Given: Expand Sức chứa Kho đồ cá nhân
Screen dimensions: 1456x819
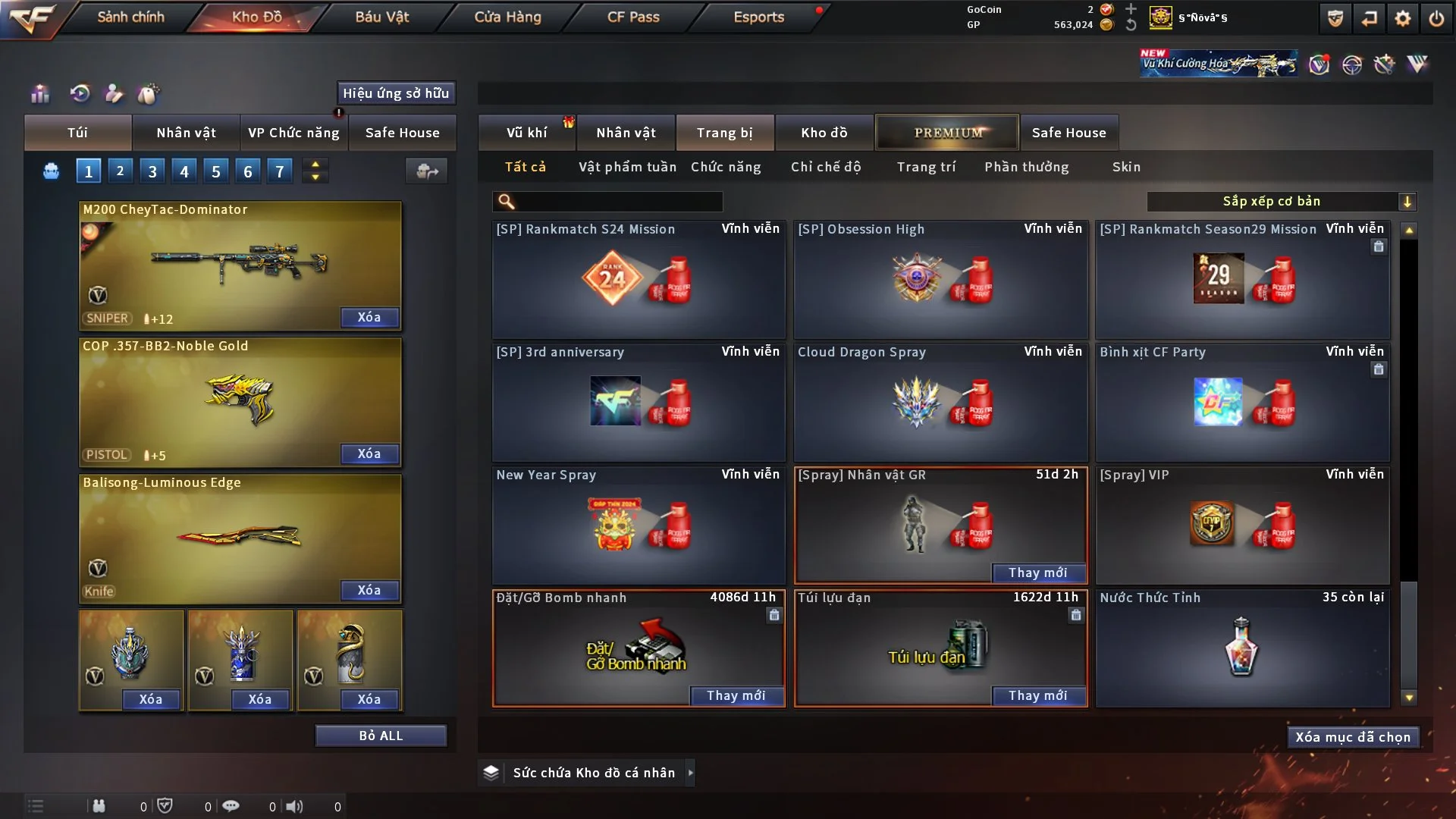Looking at the screenshot, I should click(690, 773).
